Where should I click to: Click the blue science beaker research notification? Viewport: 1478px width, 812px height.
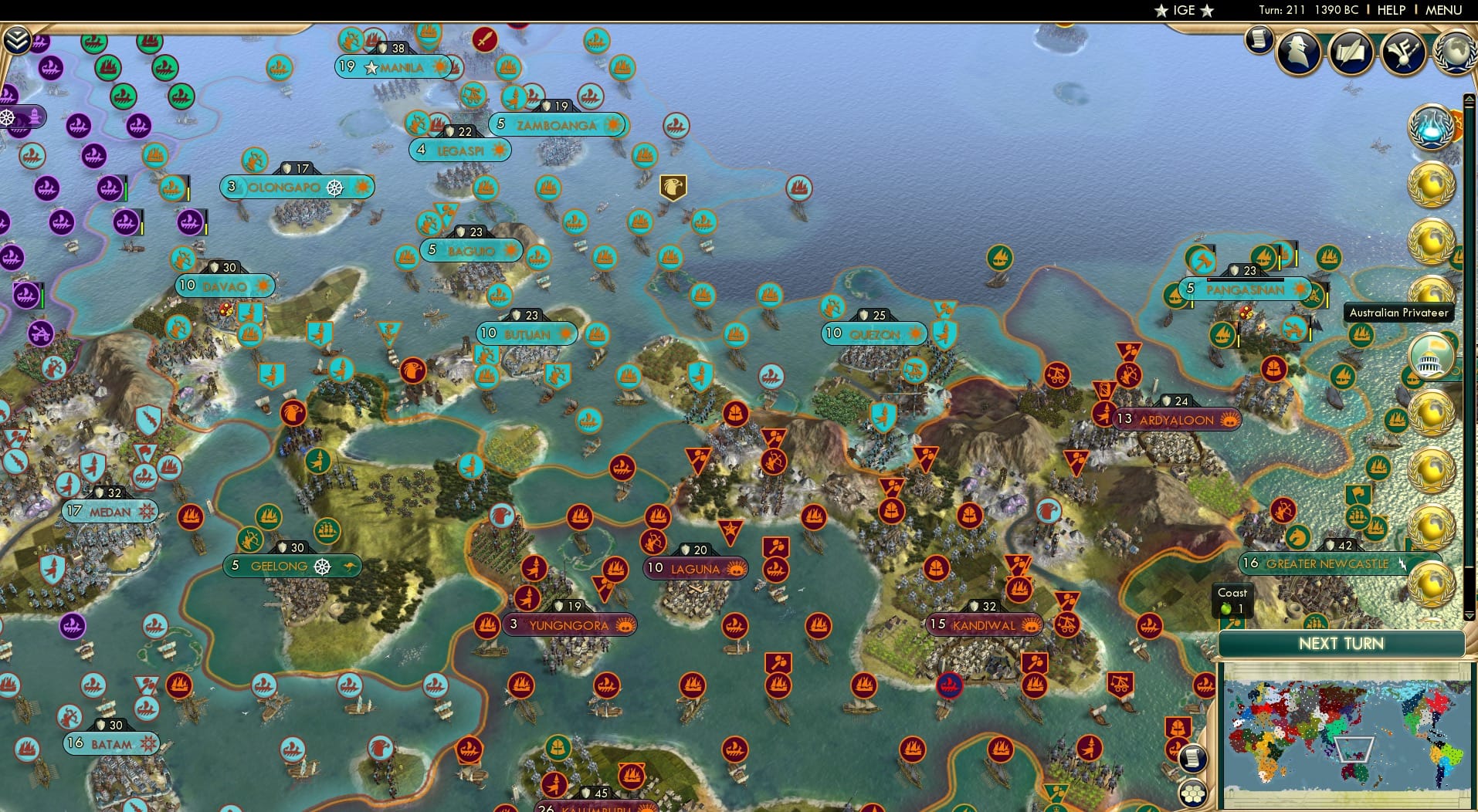tap(1432, 130)
